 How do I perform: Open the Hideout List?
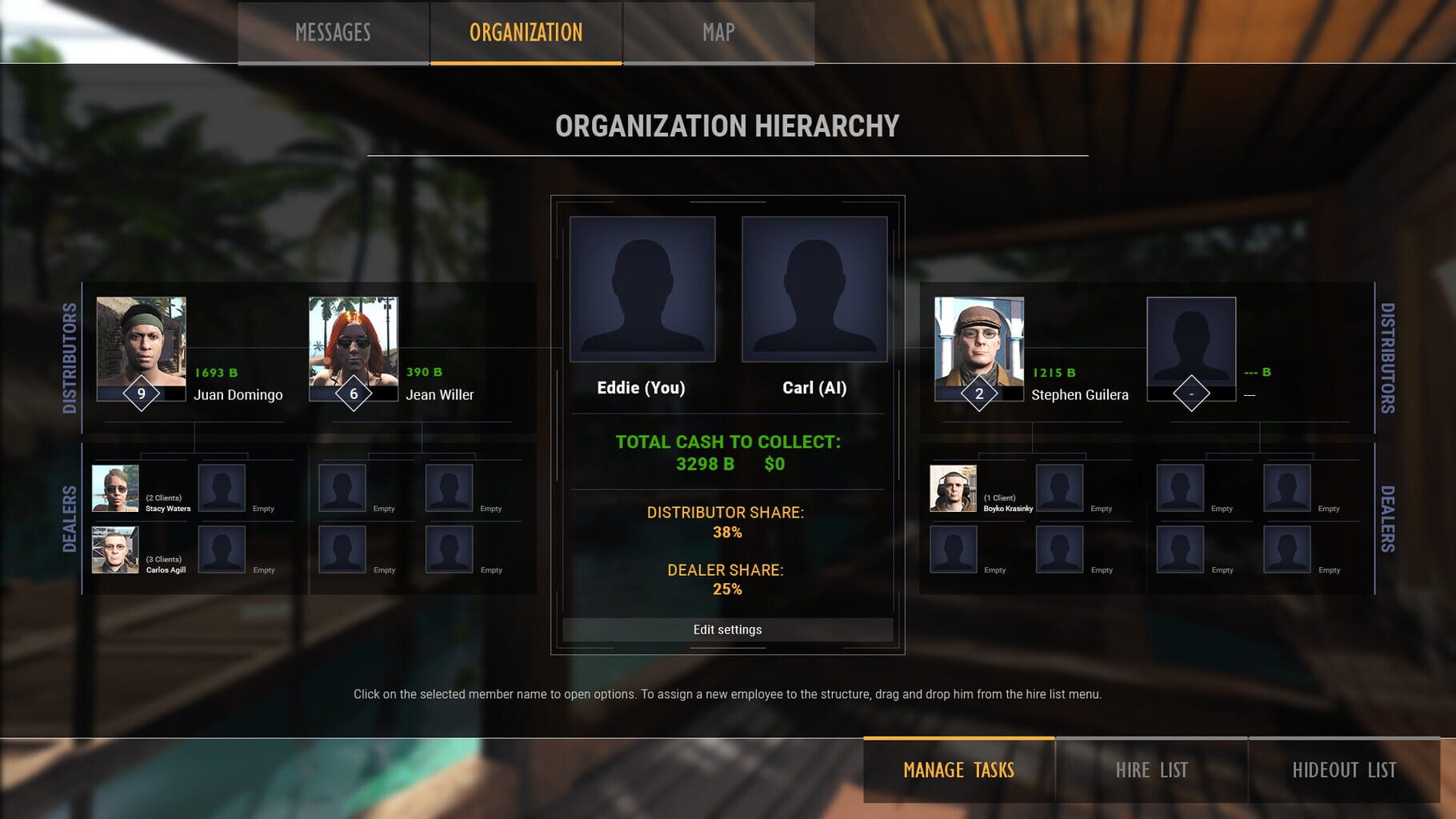(1344, 769)
